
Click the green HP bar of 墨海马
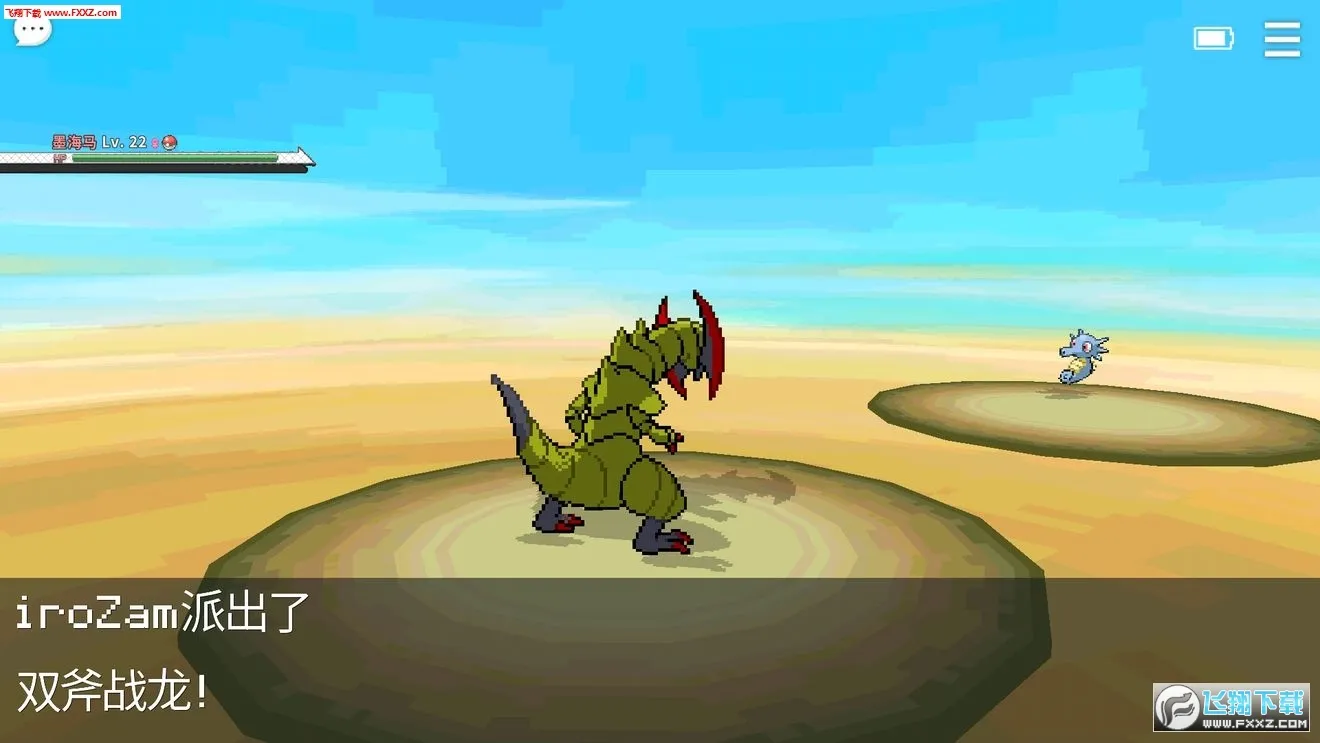(x=175, y=158)
